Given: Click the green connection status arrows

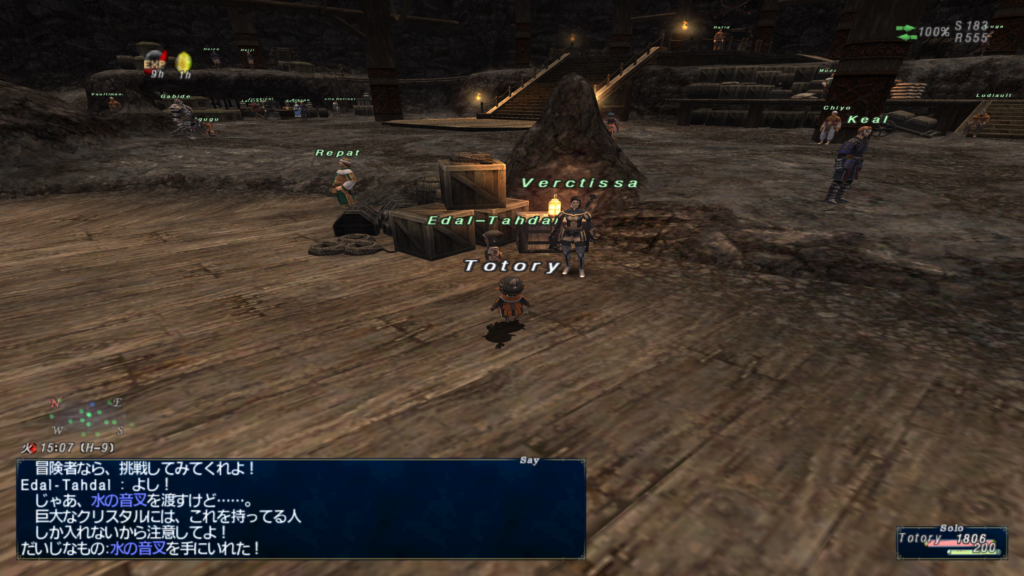Looking at the screenshot, I should coord(906,32).
